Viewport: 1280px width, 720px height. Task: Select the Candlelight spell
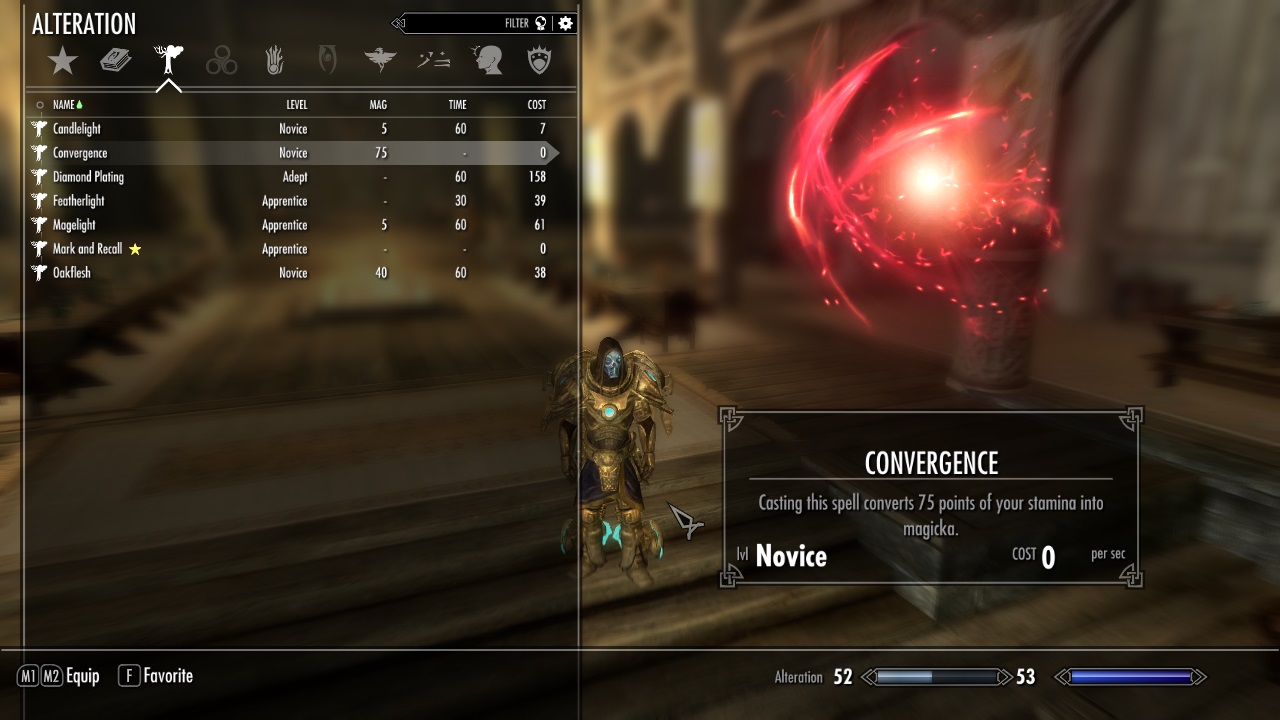[x=77, y=129]
